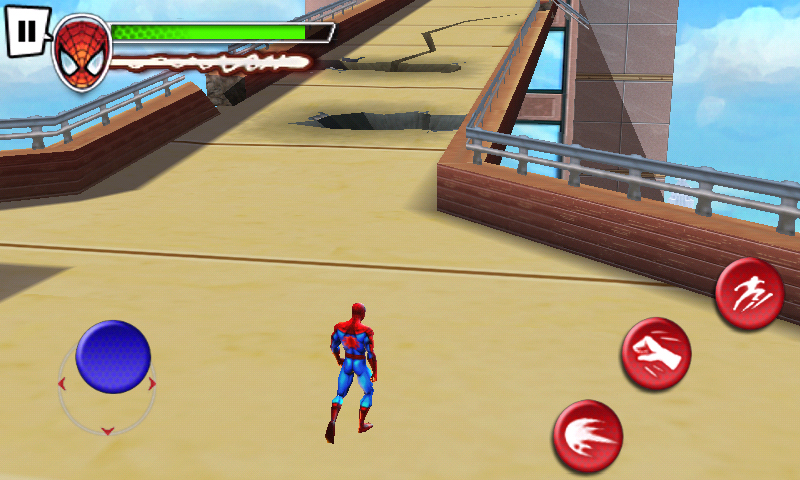Hit the punch attack button

tap(656, 354)
